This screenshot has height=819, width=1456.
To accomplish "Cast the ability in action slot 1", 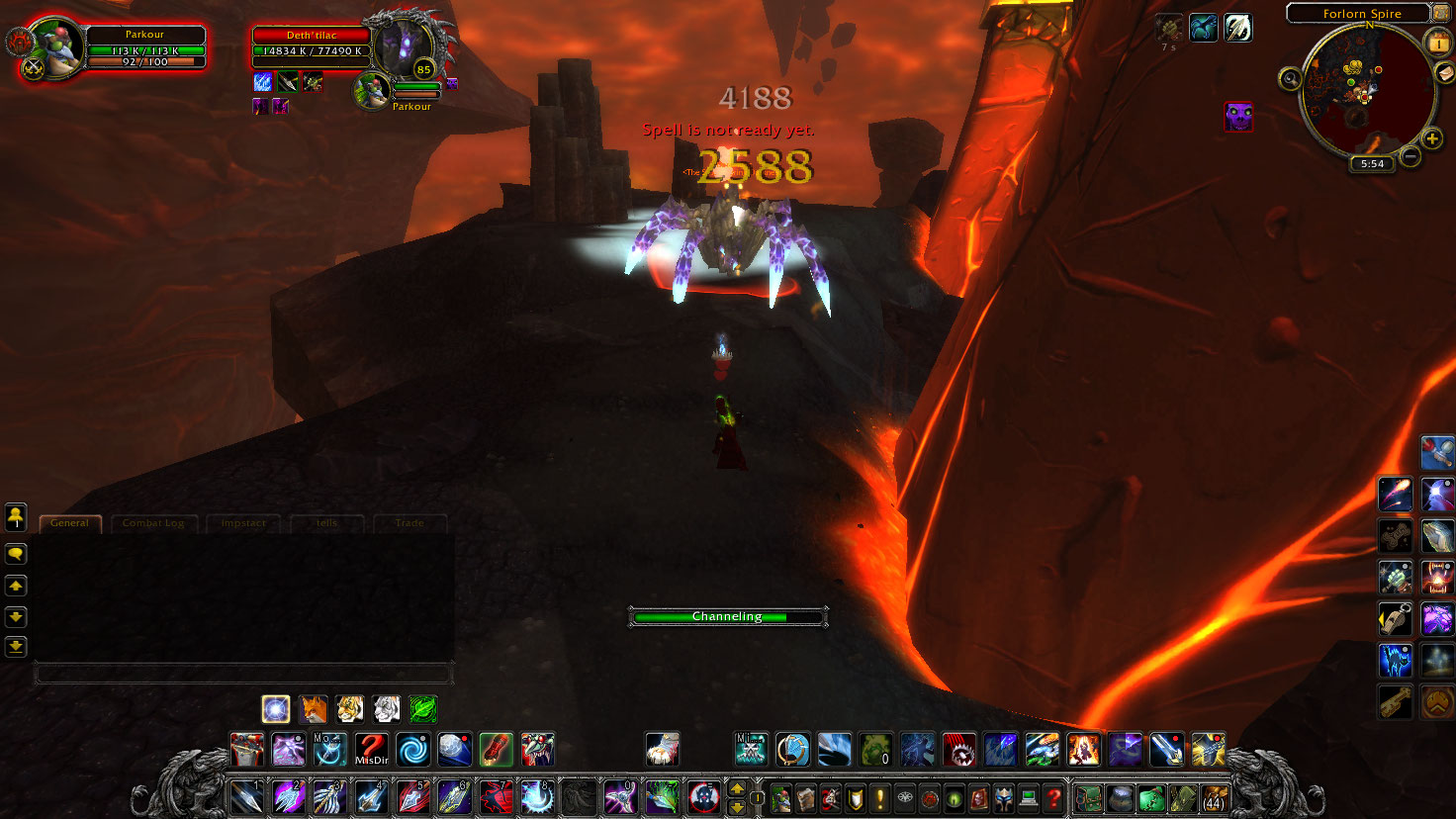I will pos(246,797).
